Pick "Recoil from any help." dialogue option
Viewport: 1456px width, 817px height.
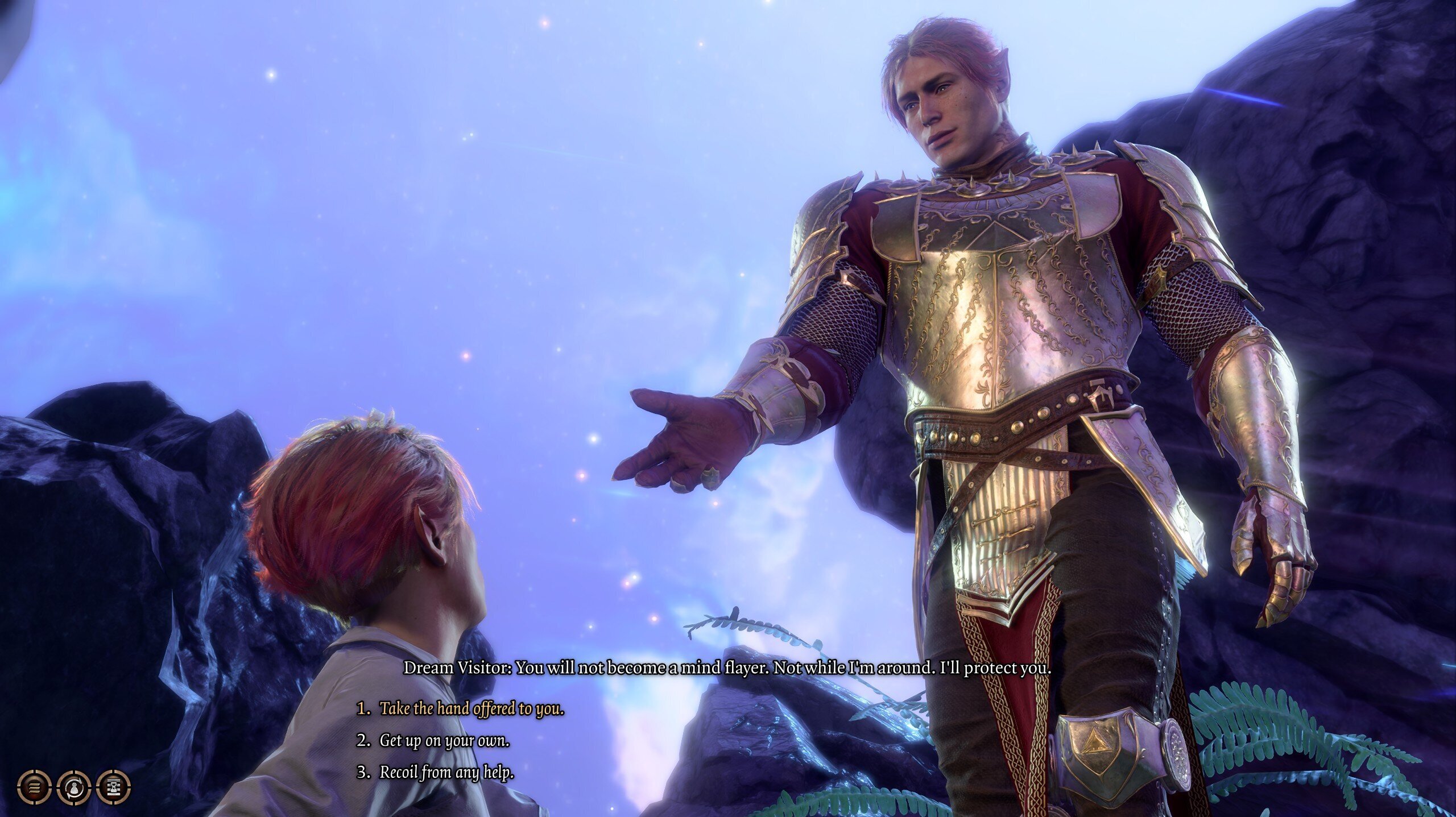[x=446, y=773]
